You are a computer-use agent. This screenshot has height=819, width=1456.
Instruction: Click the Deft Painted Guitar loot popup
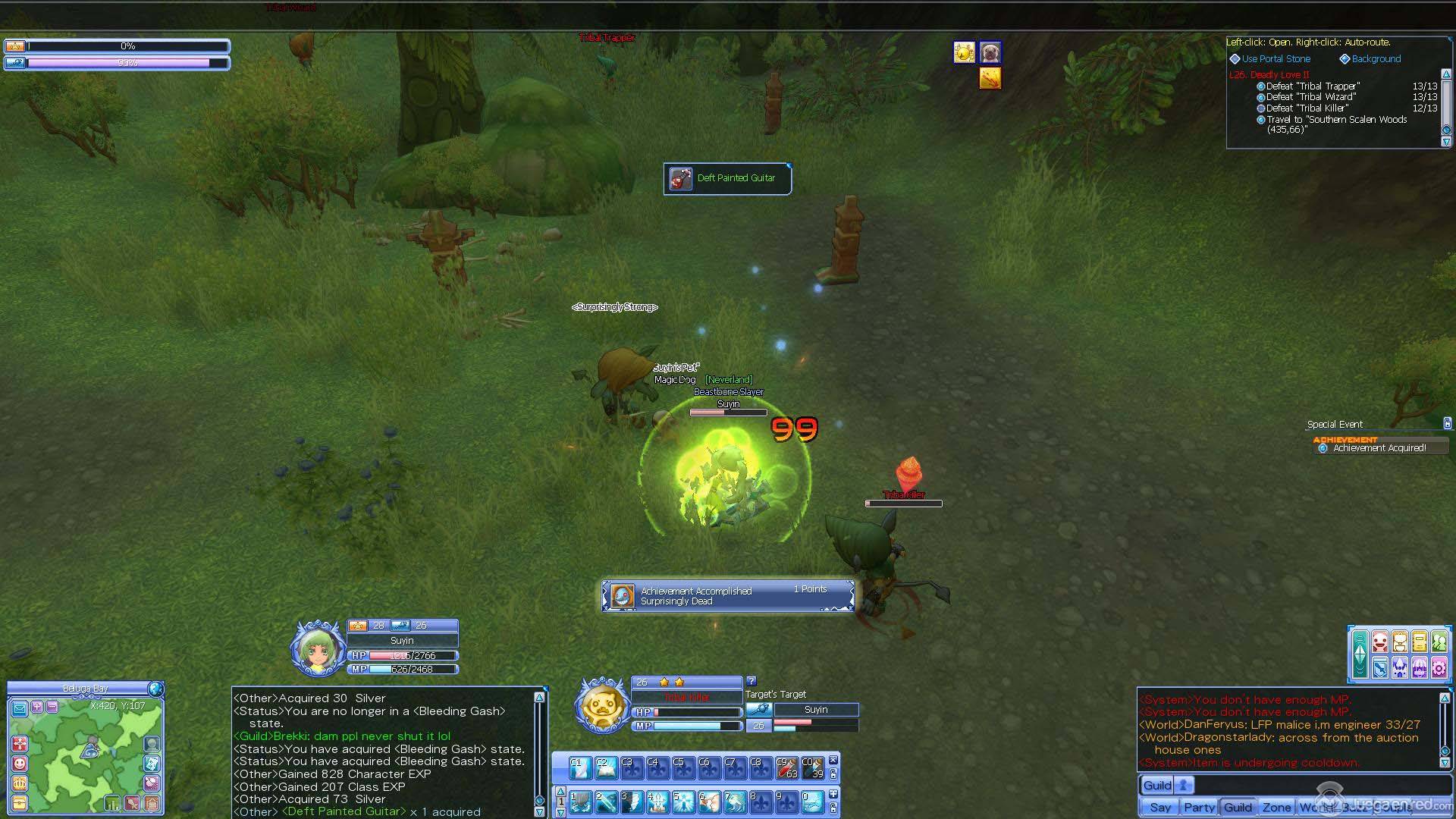pyautogui.click(x=727, y=178)
